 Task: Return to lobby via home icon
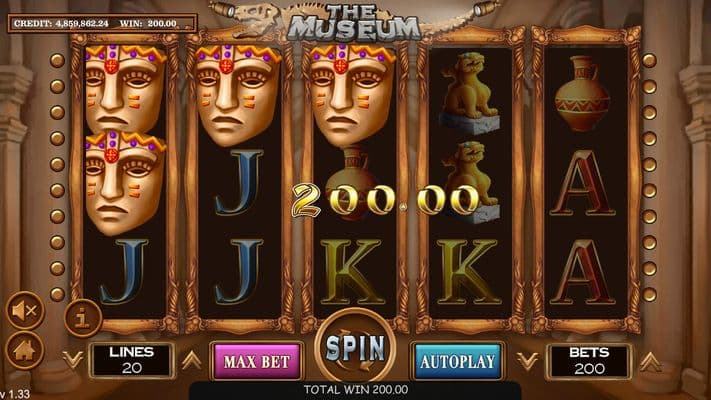click(23, 350)
